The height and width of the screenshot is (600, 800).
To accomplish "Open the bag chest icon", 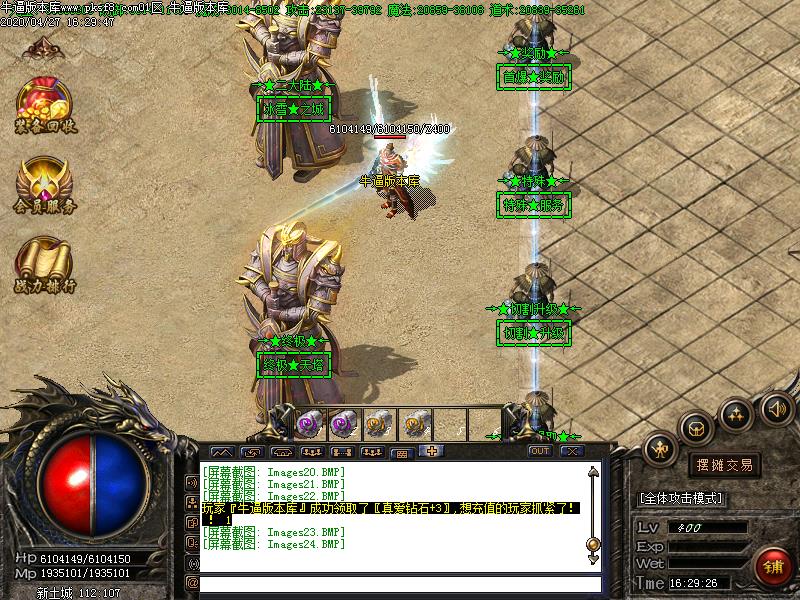I will [x=696, y=427].
